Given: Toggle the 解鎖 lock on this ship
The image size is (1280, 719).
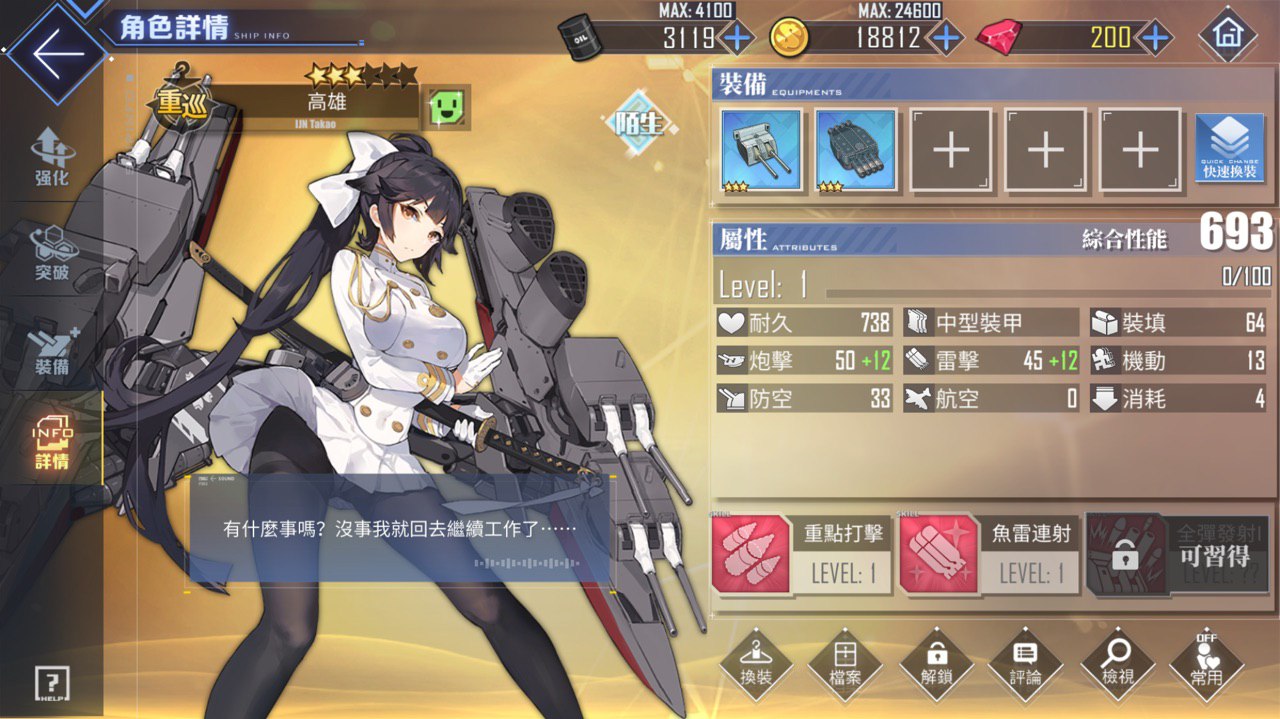Looking at the screenshot, I should pyautogui.click(x=937, y=663).
